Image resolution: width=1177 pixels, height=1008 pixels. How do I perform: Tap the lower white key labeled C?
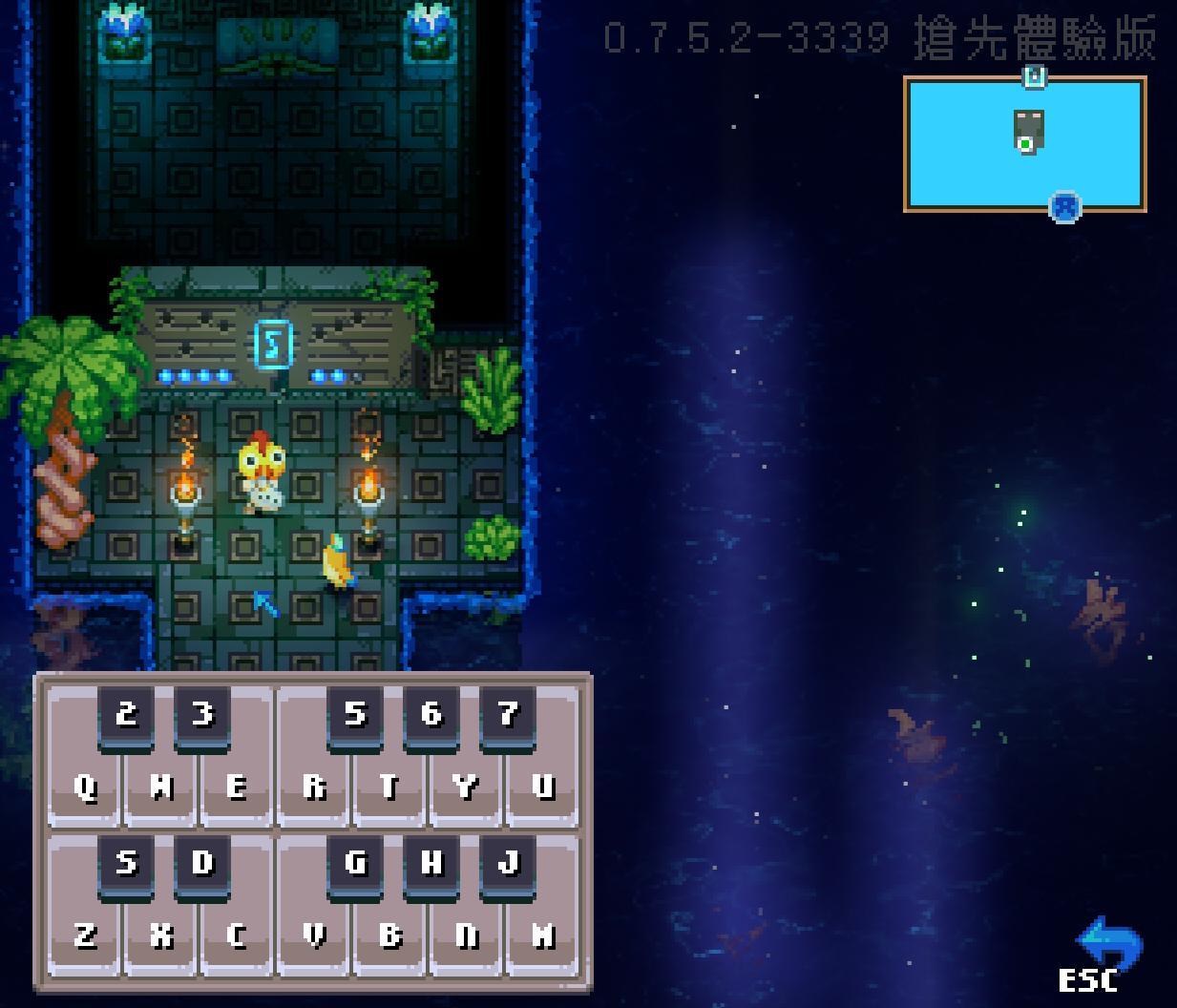coord(237,937)
